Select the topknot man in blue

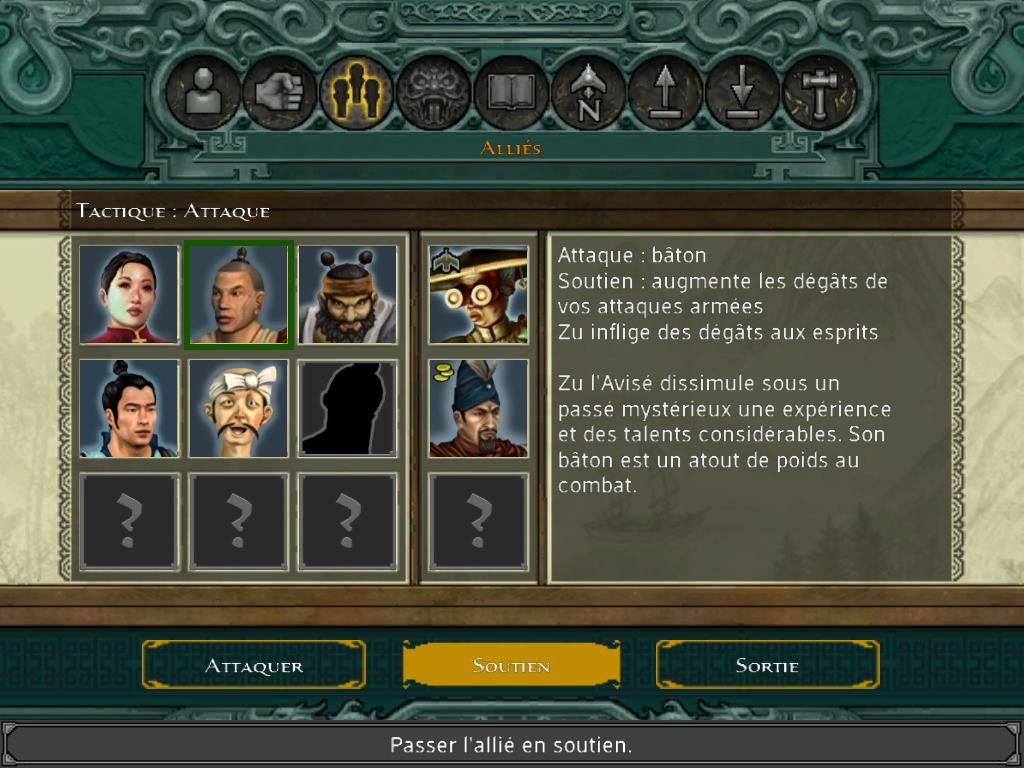tap(129, 409)
